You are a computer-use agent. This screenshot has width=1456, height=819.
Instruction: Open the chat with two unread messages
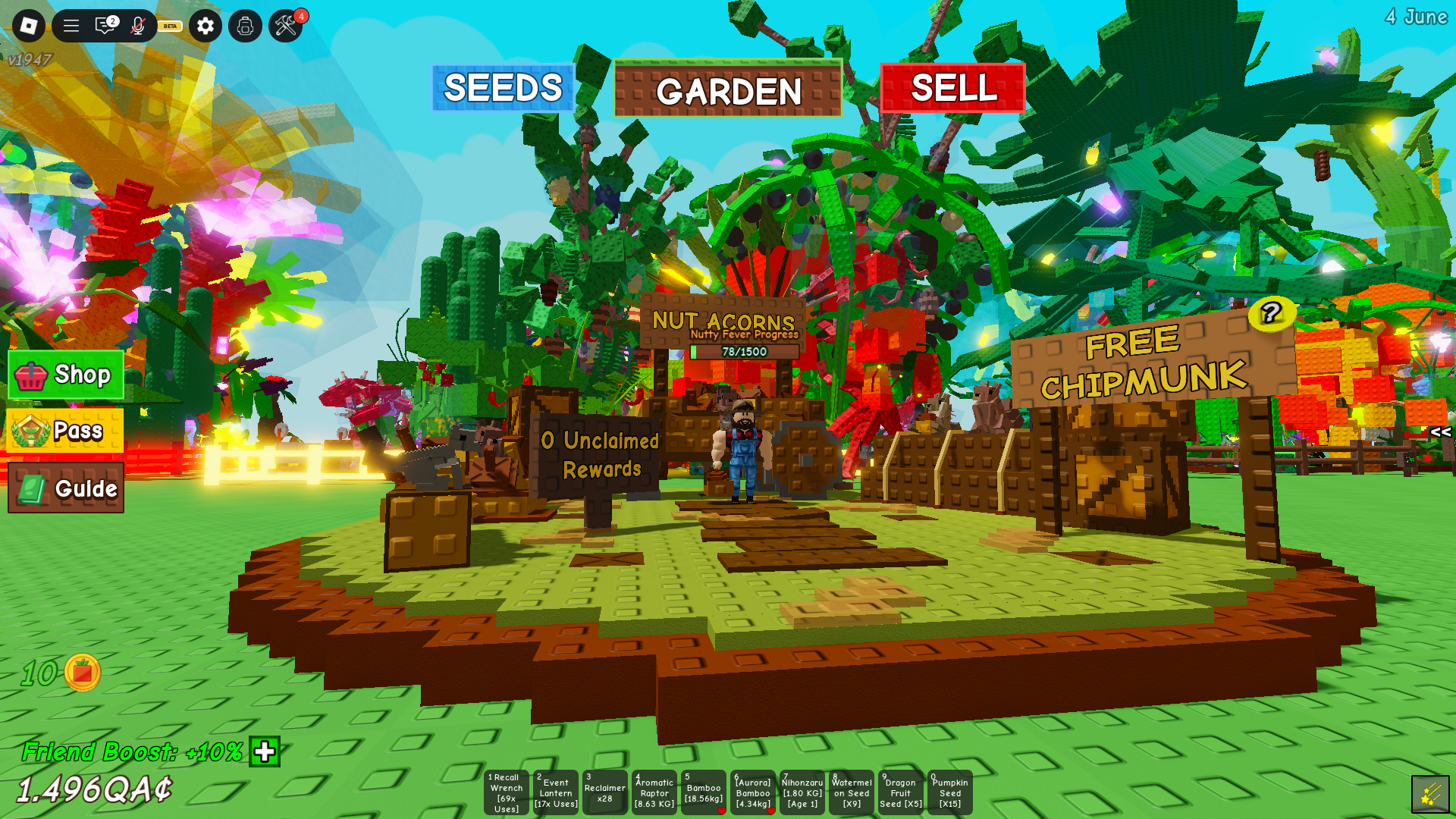coord(105,26)
